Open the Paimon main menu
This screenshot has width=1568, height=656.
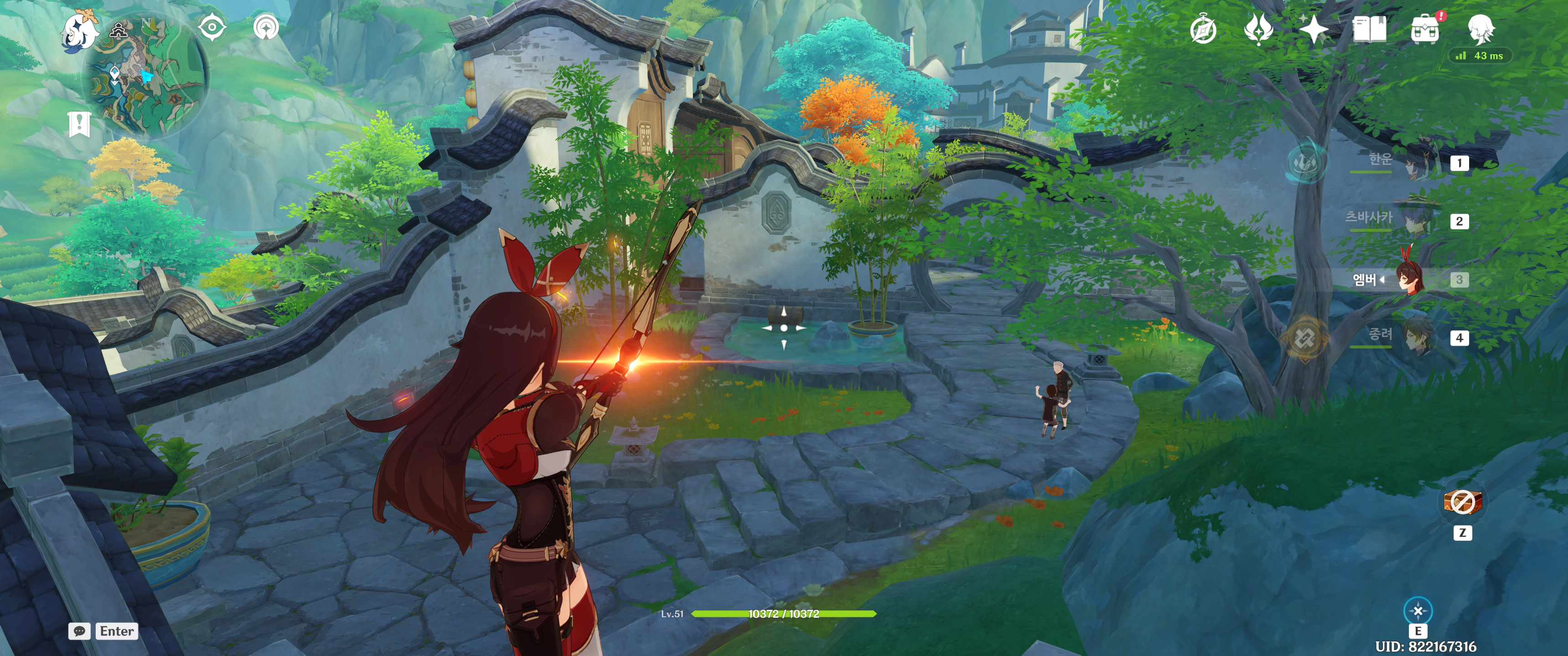pyautogui.click(x=80, y=31)
